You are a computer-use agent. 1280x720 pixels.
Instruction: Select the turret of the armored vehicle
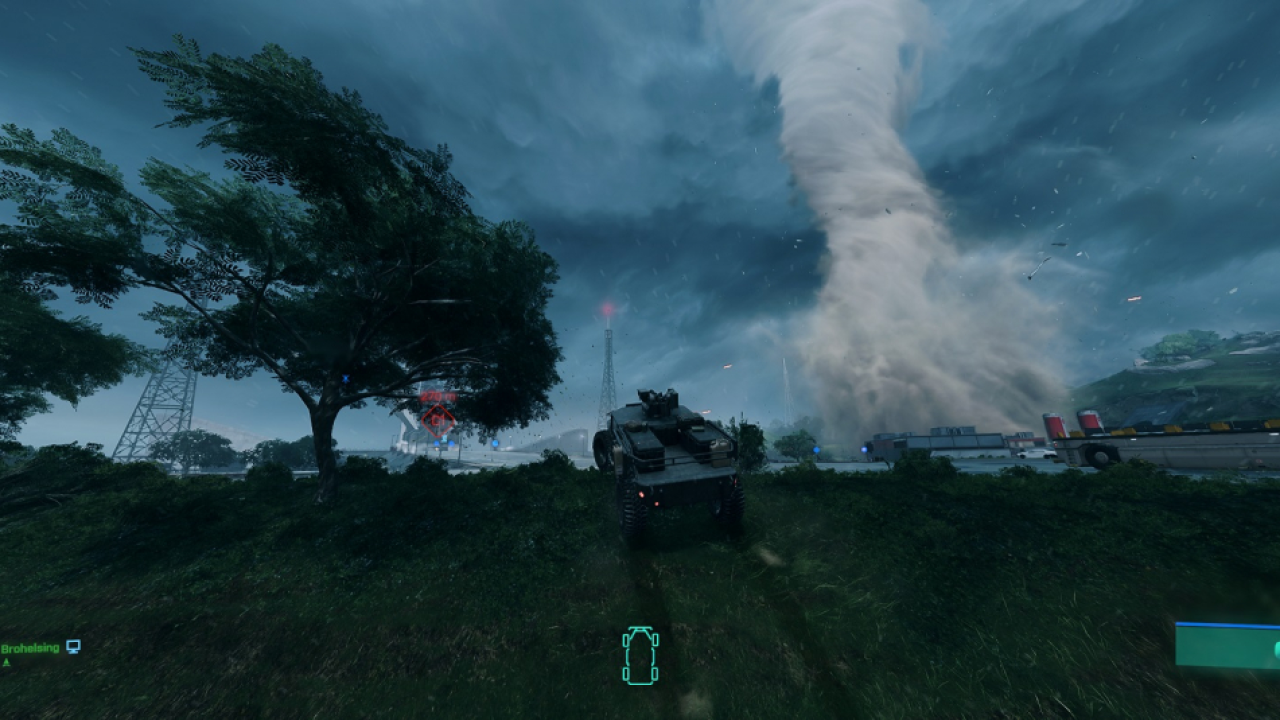(x=660, y=400)
